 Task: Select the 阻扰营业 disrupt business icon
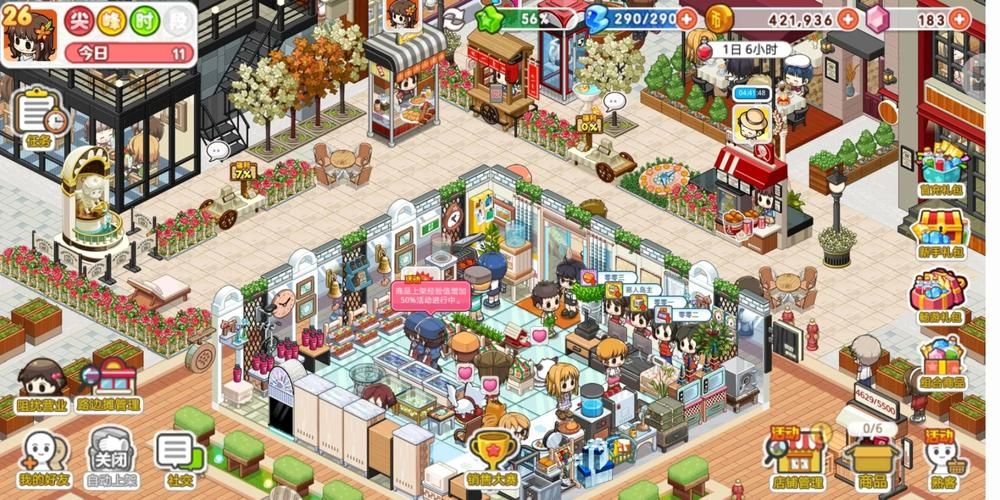tap(41, 385)
